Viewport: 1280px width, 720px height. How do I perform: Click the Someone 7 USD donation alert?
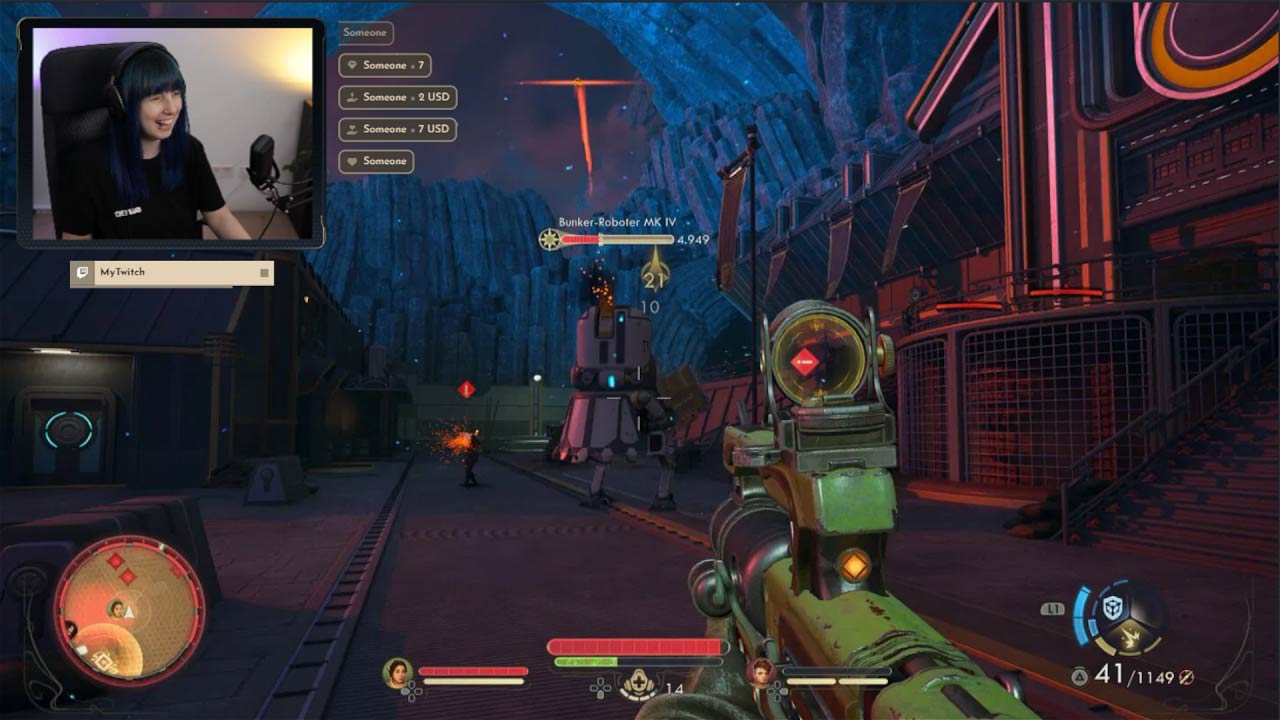click(398, 129)
